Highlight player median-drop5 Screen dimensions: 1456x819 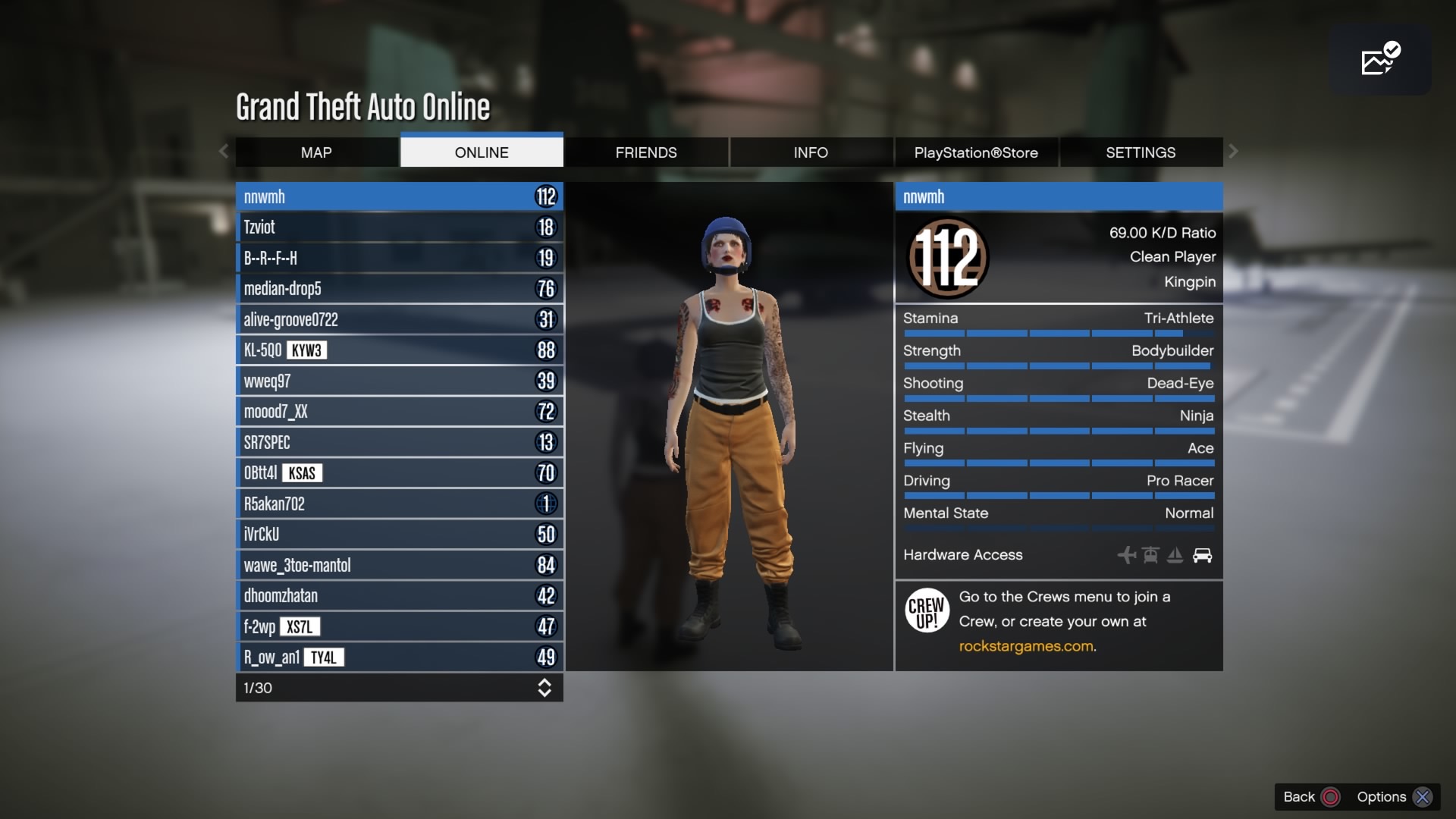coord(399,289)
